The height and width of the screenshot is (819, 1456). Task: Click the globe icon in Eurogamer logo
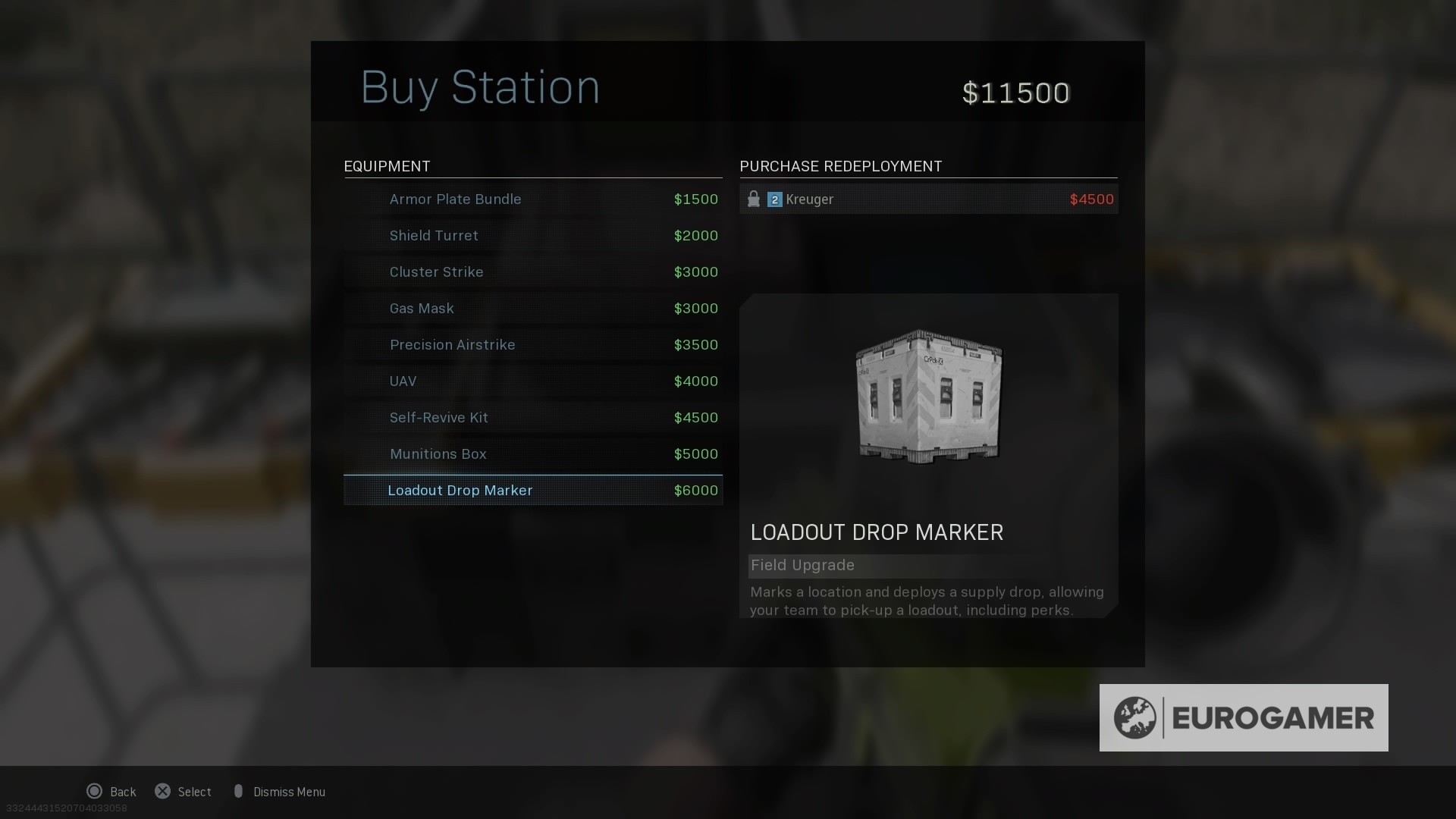(1136, 717)
